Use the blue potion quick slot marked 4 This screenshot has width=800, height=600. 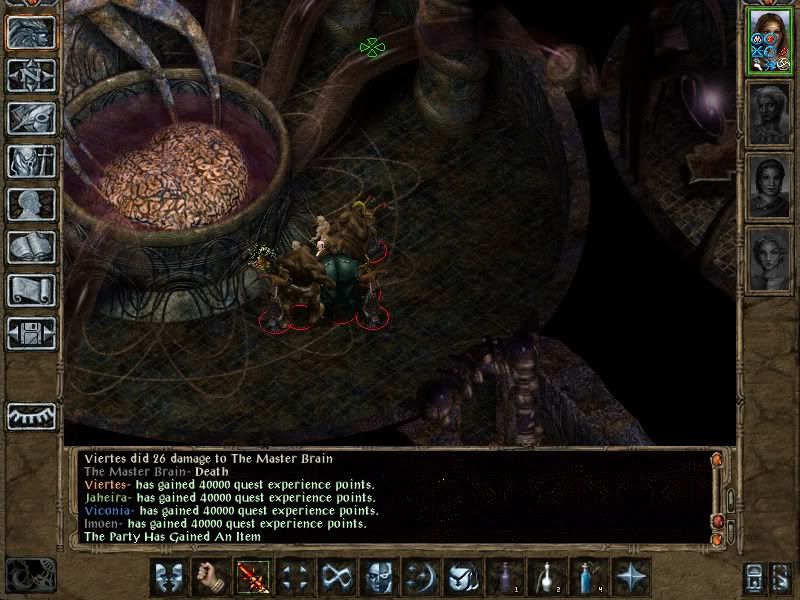(x=587, y=577)
